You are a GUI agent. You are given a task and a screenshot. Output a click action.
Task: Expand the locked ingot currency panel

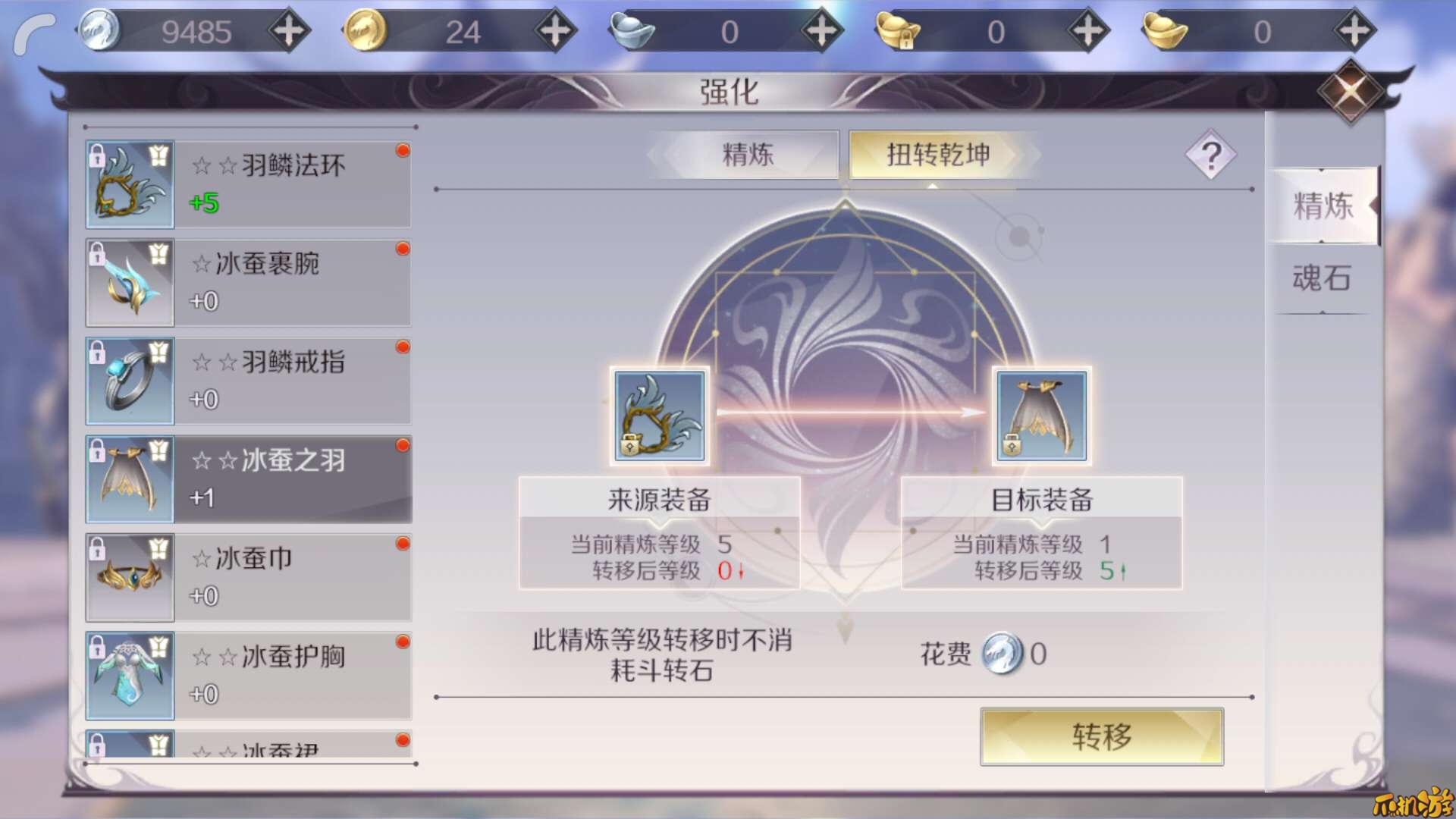click(x=1087, y=30)
